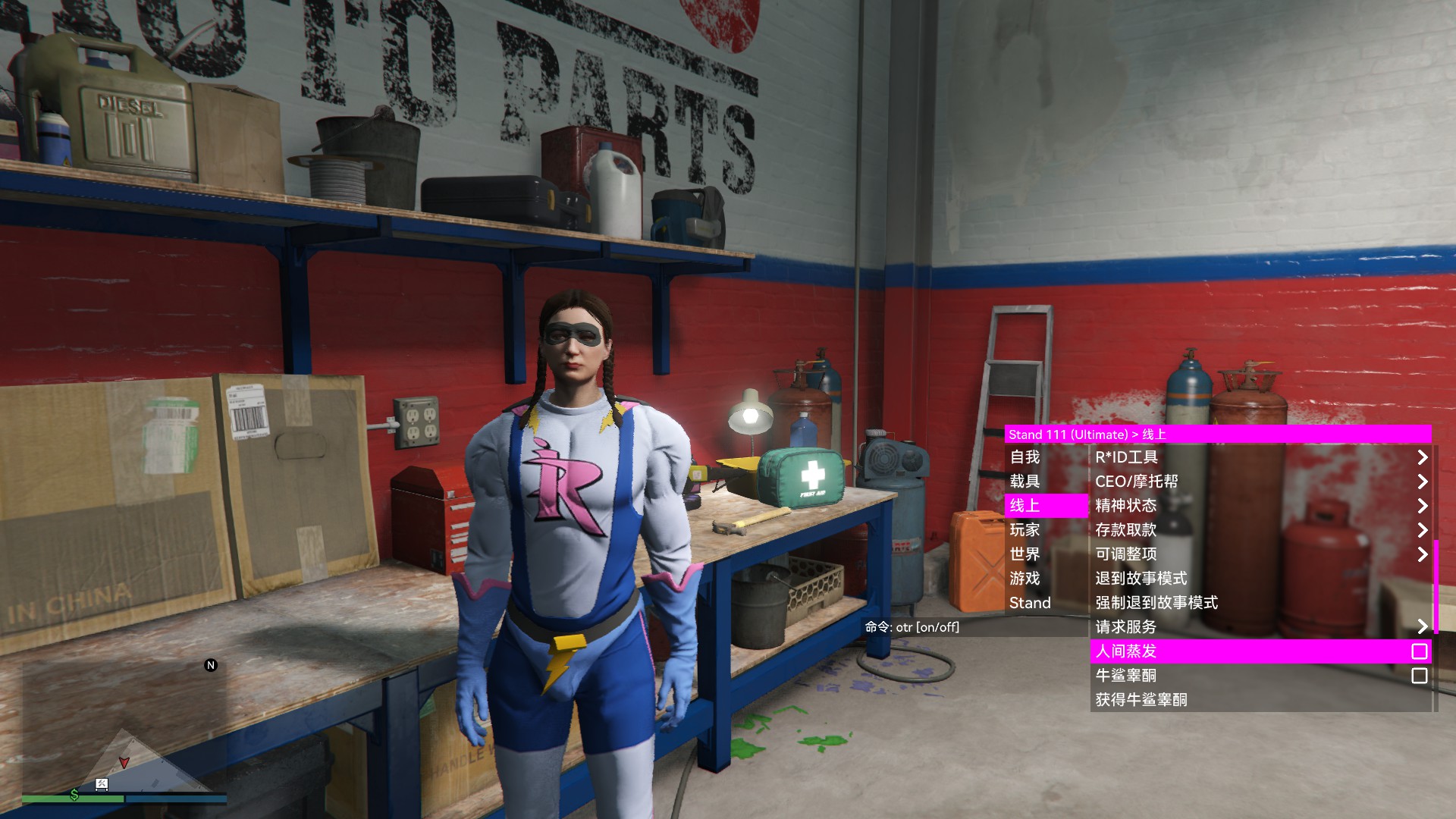The width and height of the screenshot is (1456, 819).
Task: Enable the 牛鲨睾酮 checkbox
Action: pos(1419,676)
